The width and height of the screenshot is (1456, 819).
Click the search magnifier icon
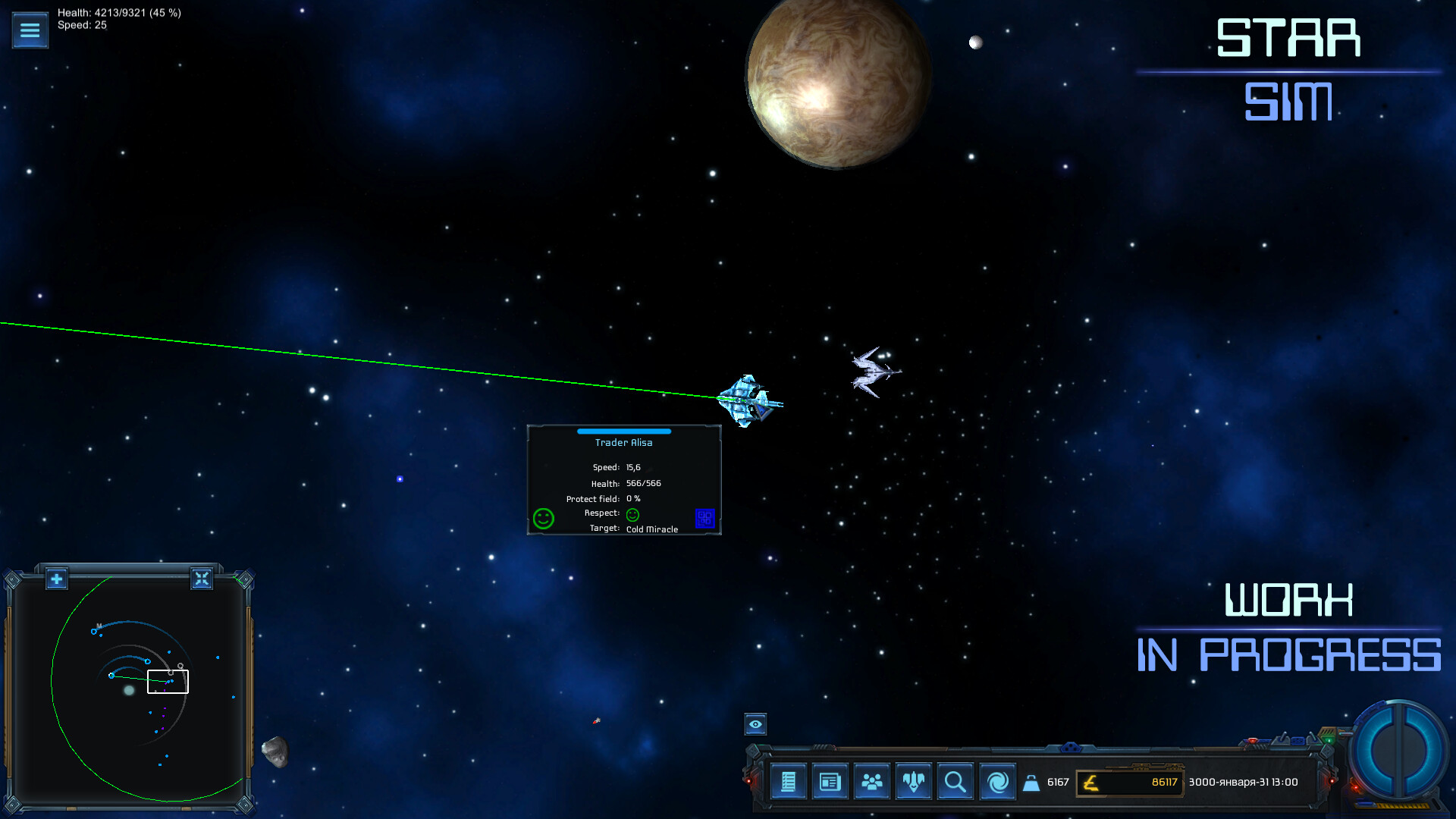coord(955,781)
